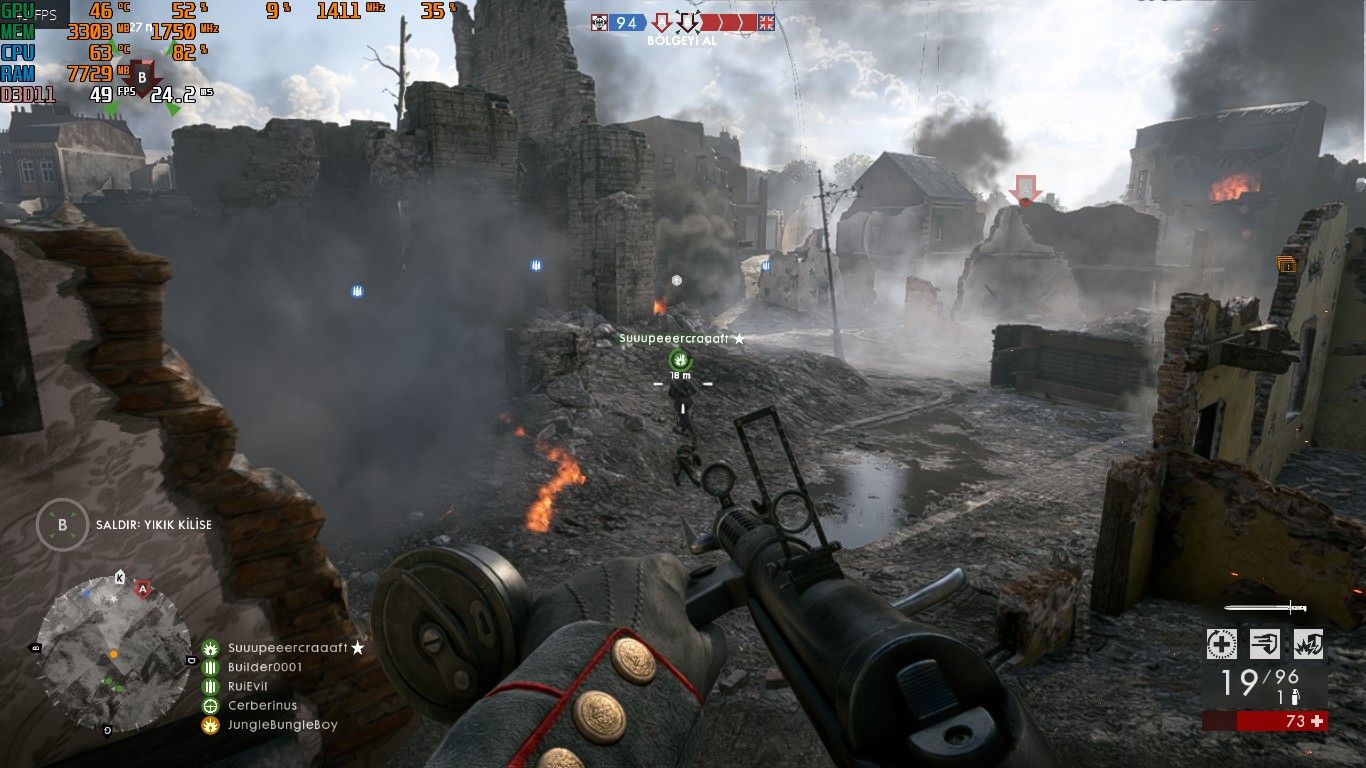This screenshot has width=1366, height=768.
Task: Activate the explosion shield perk icon
Action: click(1308, 644)
